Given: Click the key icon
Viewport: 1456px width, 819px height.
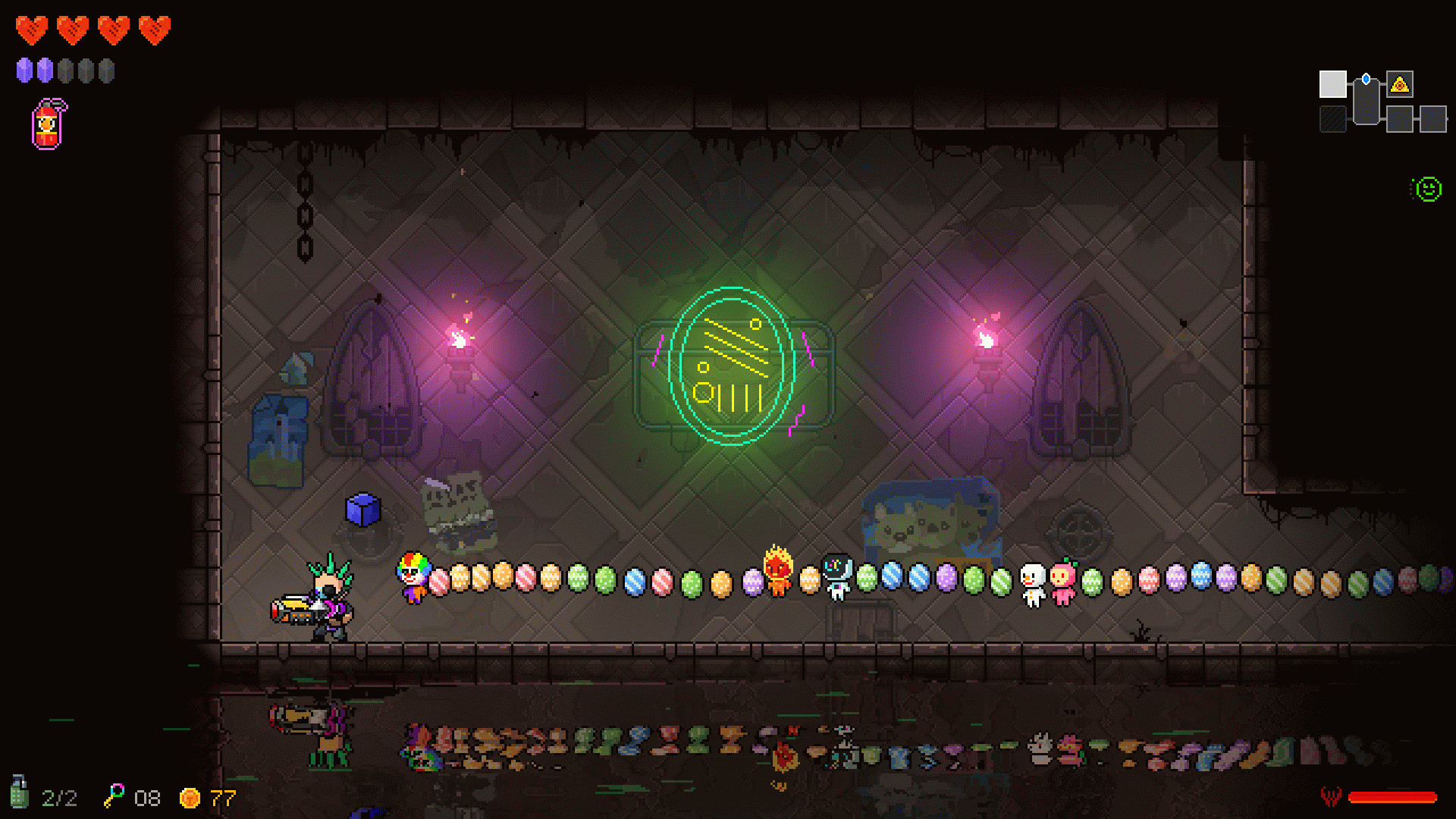Looking at the screenshot, I should [115, 795].
